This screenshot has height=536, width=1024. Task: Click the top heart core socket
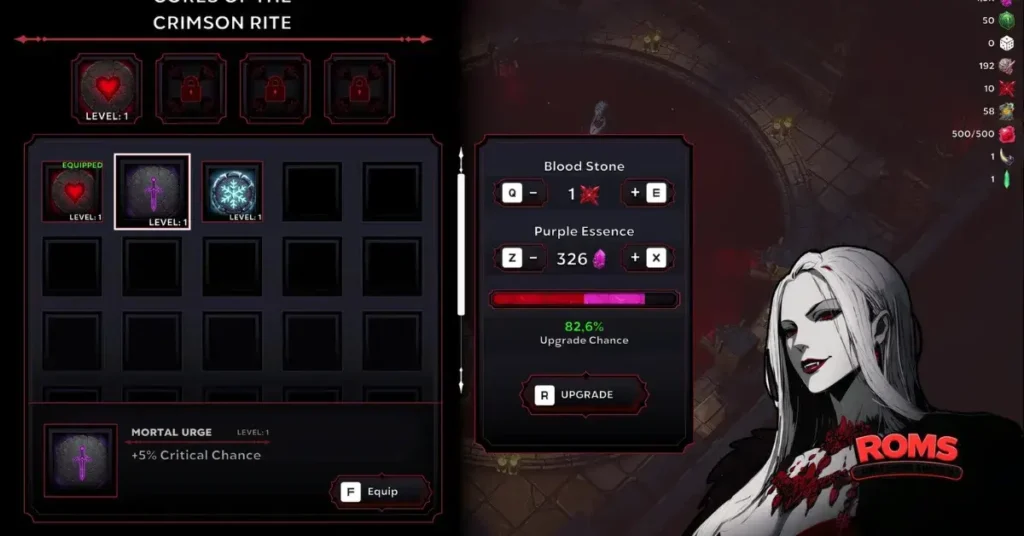[x=106, y=88]
